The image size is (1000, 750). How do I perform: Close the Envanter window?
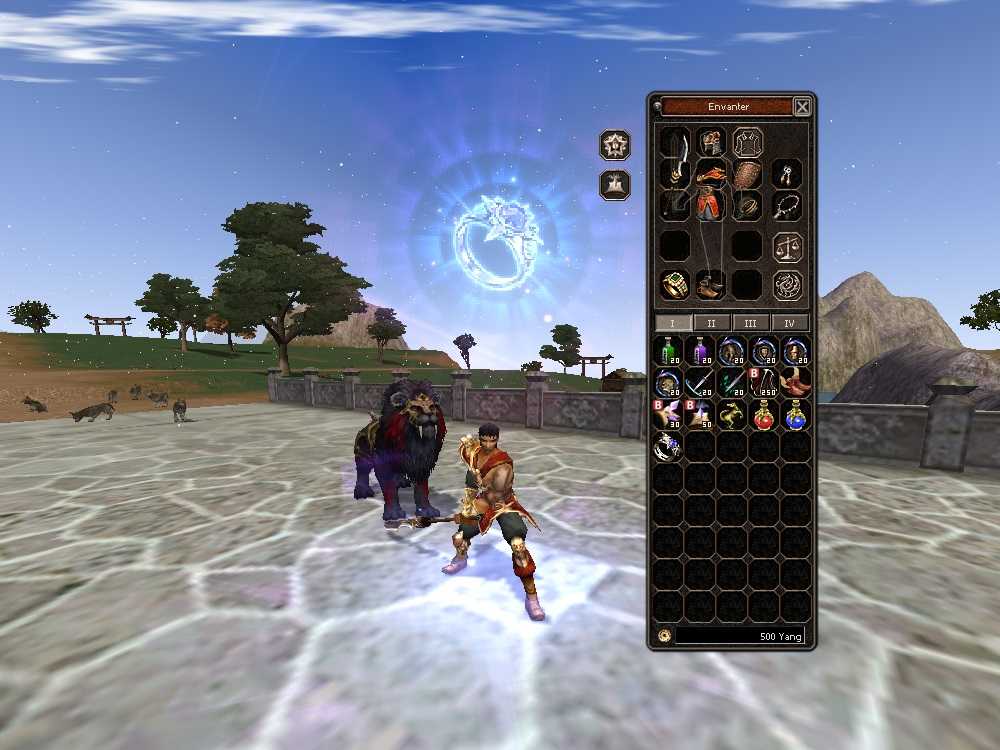pyautogui.click(x=802, y=107)
